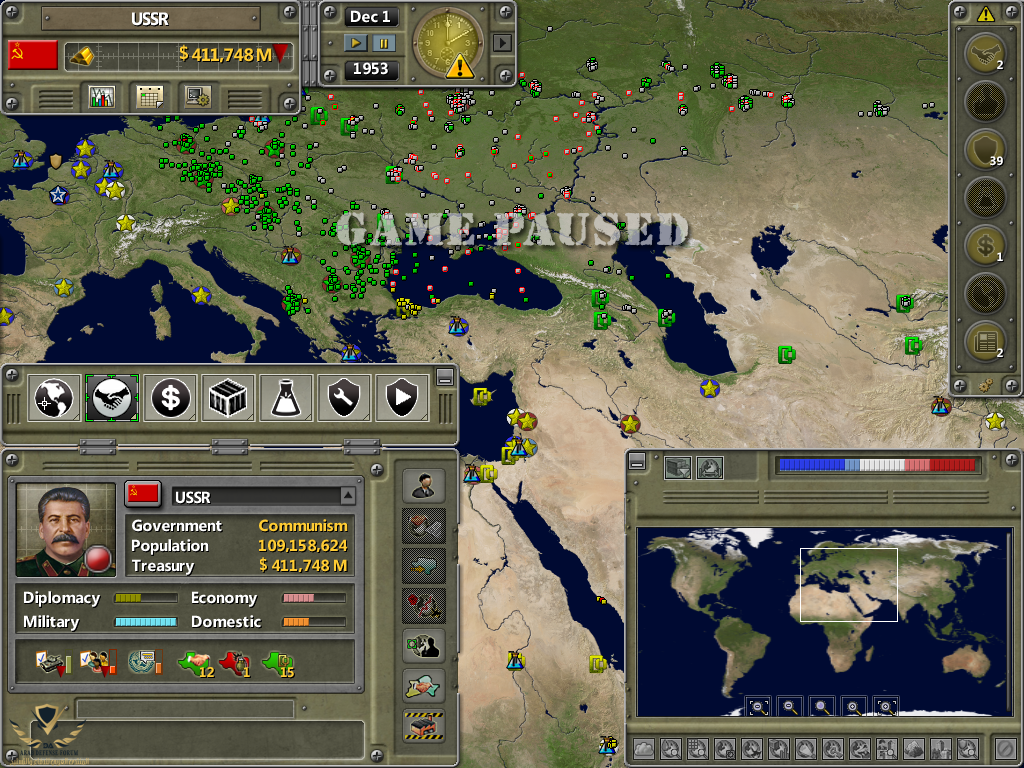Open the globe world map department
Screen dimensions: 1024x768
pyautogui.click(x=54, y=398)
